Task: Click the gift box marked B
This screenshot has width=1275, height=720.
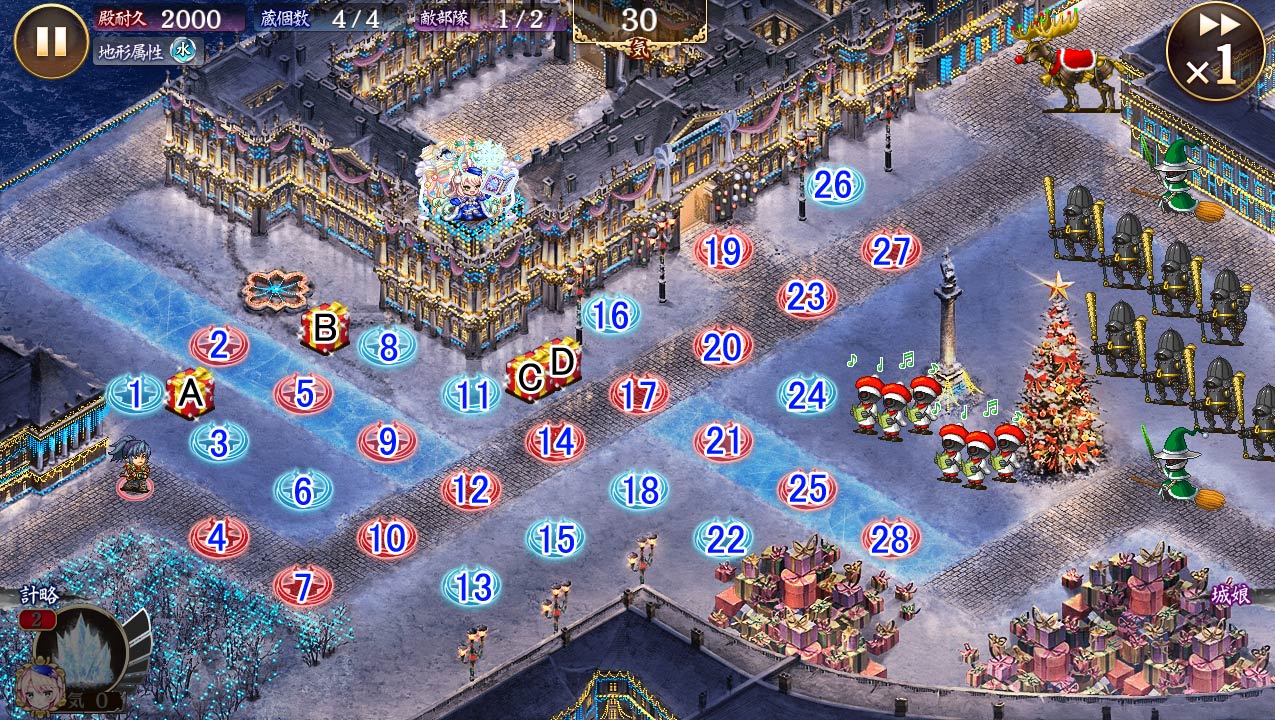Action: coord(325,328)
